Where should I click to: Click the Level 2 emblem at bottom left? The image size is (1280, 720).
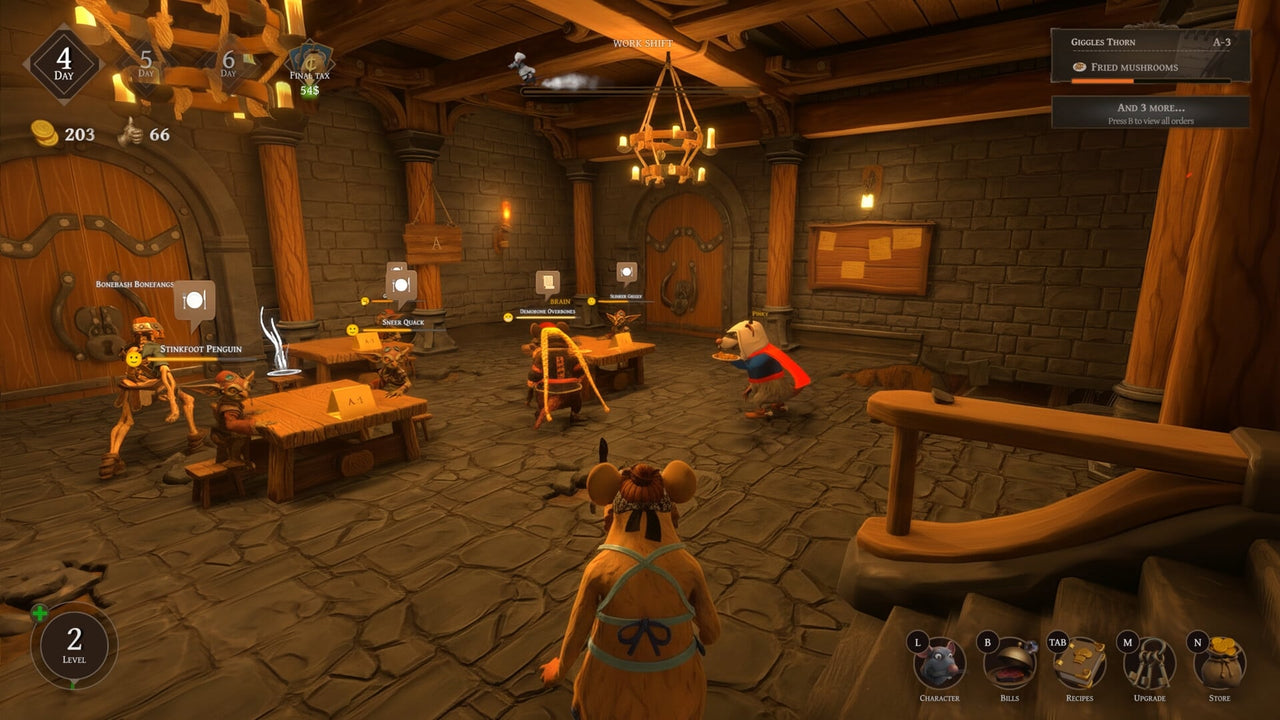pos(73,645)
